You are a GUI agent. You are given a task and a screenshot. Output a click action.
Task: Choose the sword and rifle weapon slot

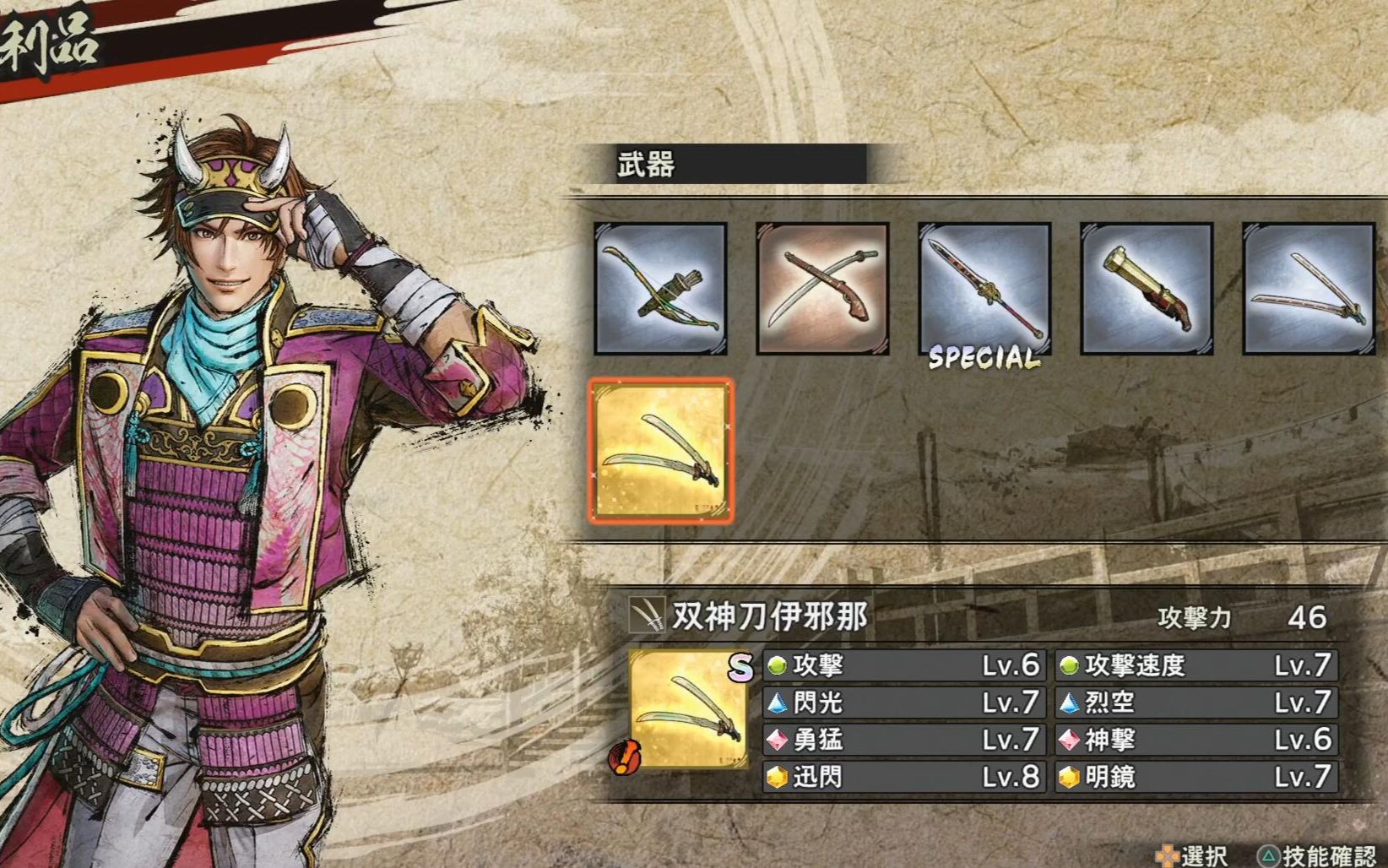click(822, 288)
